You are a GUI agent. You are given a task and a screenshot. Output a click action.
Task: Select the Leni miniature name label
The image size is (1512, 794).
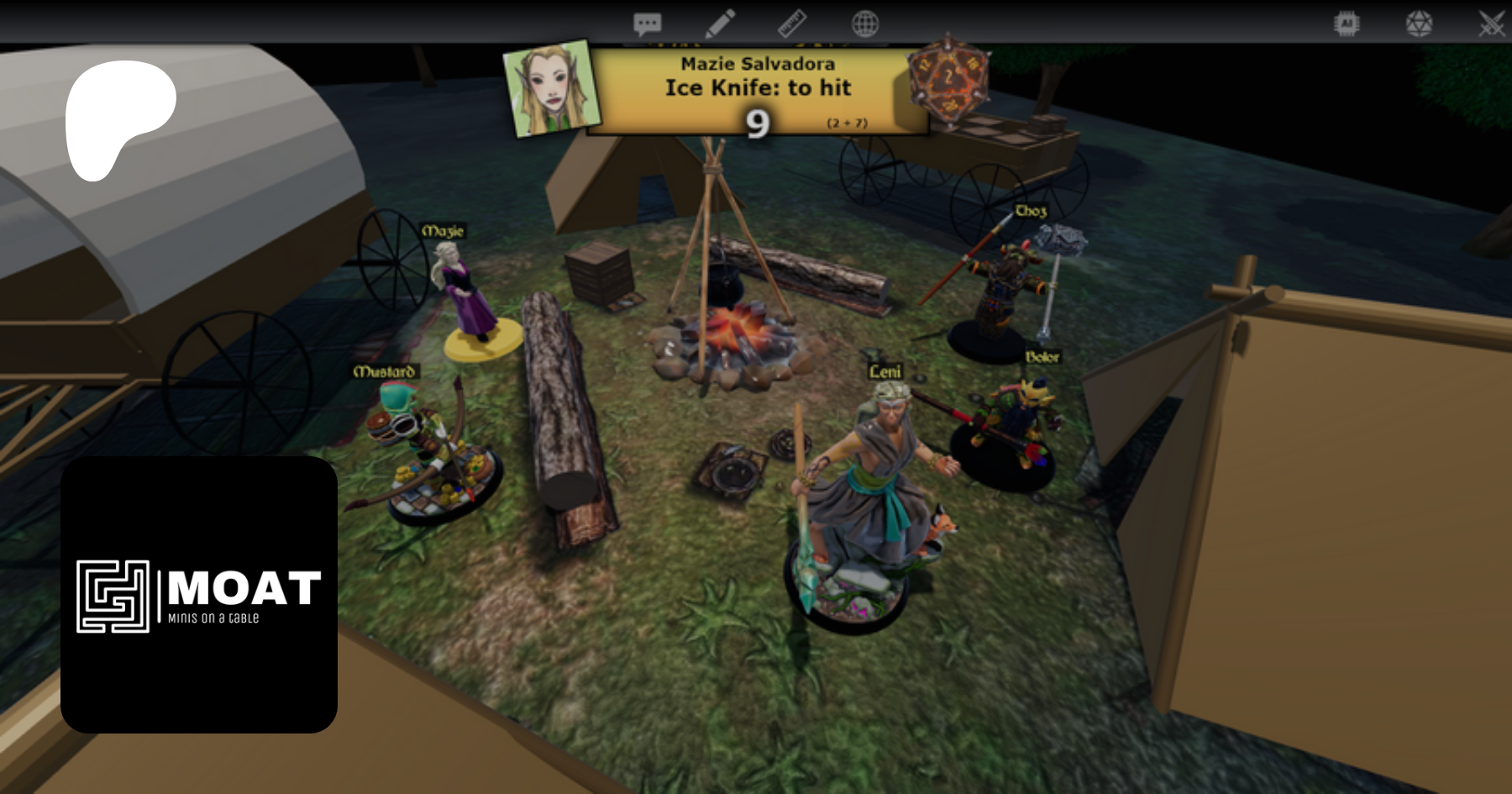(885, 371)
